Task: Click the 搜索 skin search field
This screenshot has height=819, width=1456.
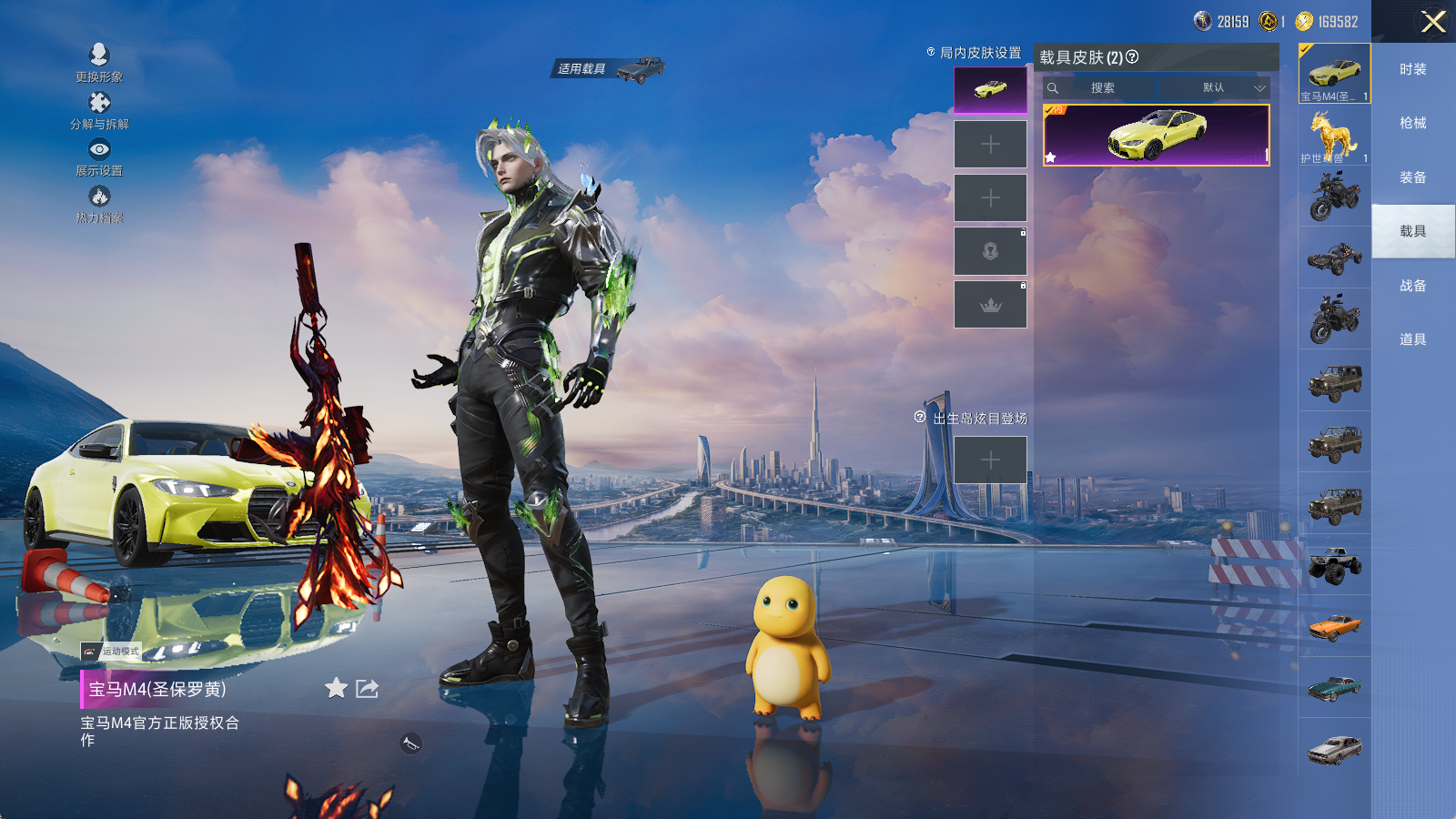Action: pyautogui.click(x=1102, y=88)
